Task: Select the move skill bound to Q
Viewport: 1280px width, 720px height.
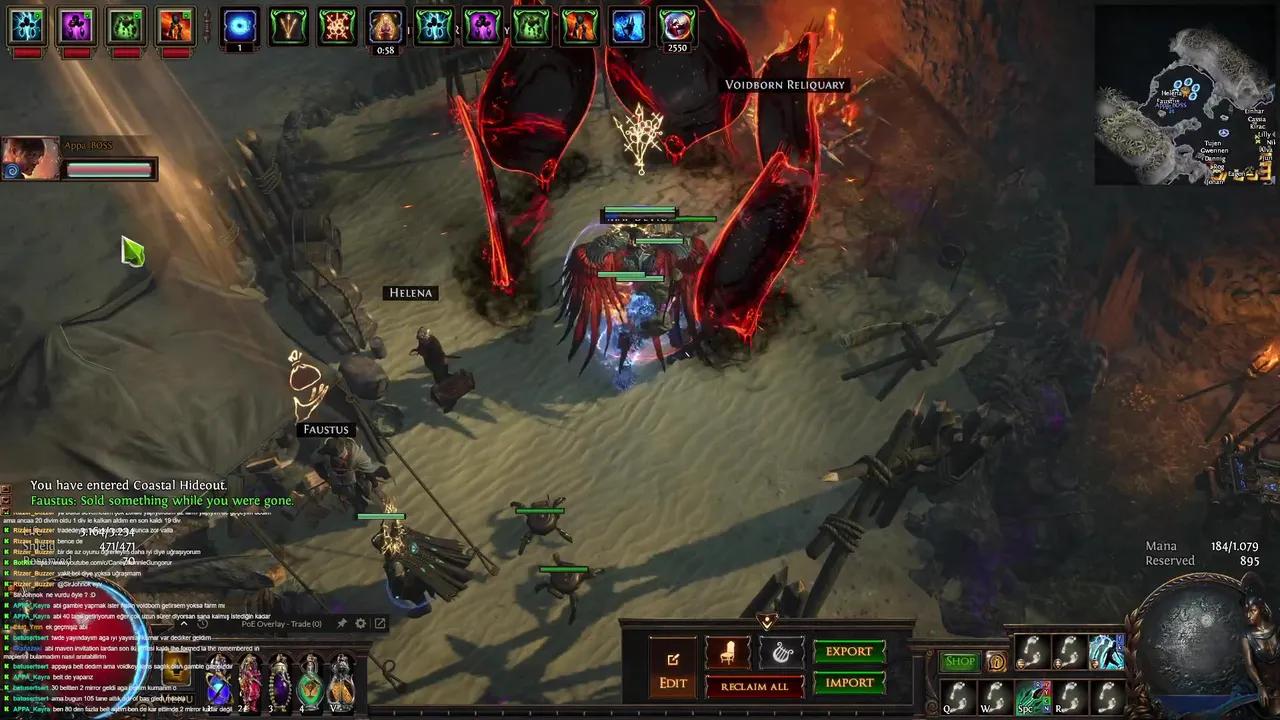Action: click(958, 695)
